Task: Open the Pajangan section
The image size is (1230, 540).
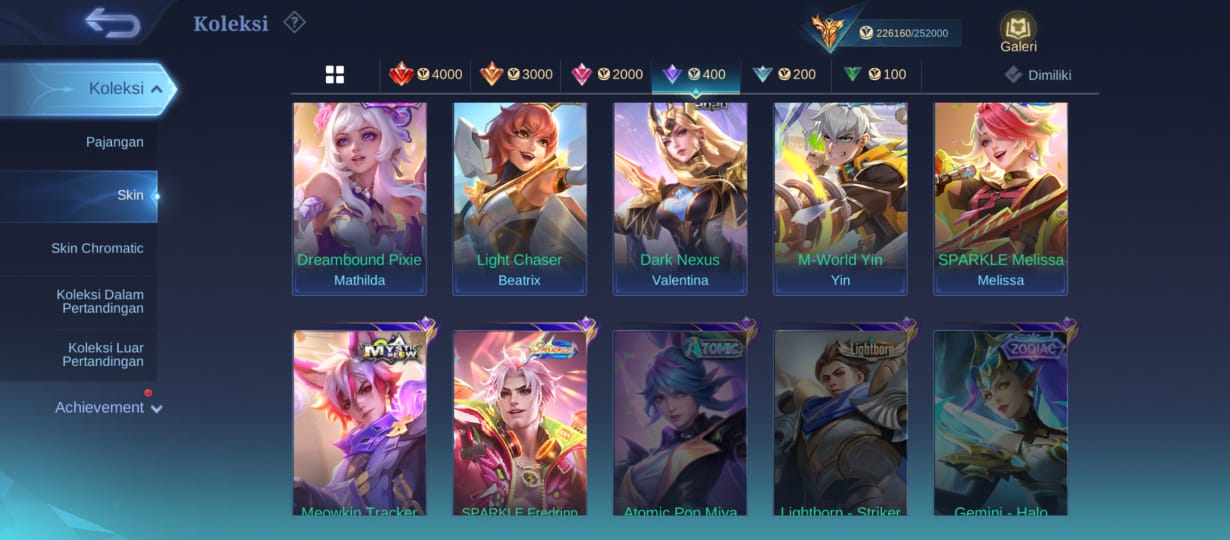Action: tap(114, 142)
